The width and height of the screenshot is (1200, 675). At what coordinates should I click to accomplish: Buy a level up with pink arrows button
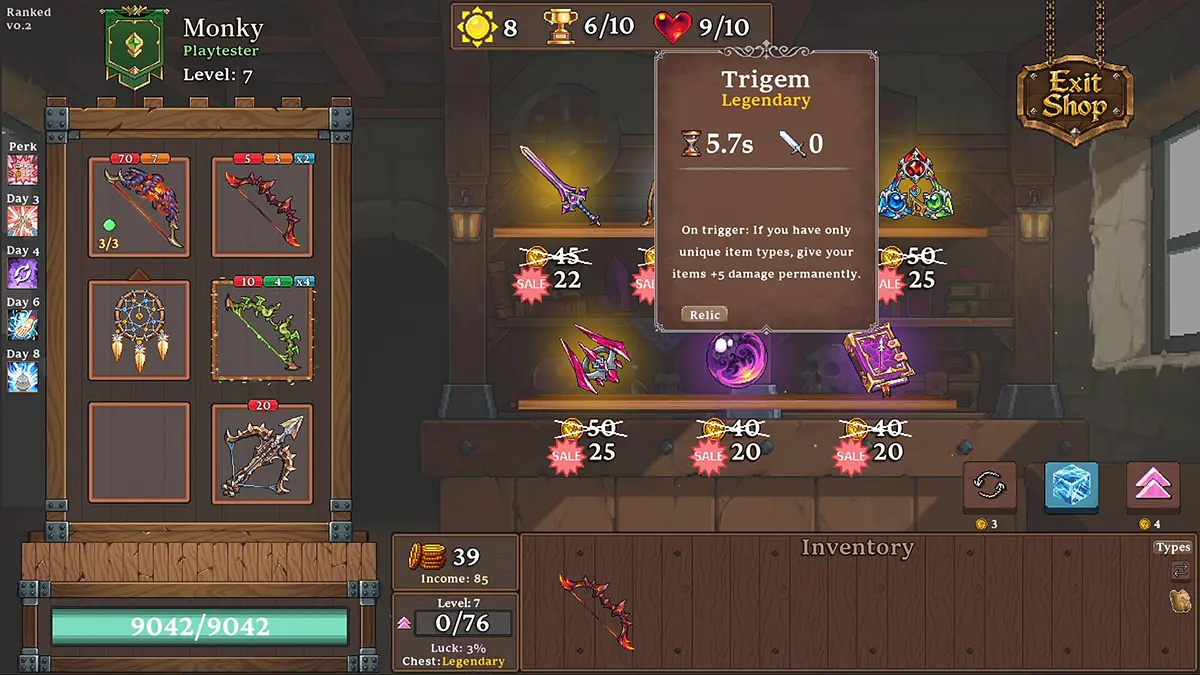1153,487
